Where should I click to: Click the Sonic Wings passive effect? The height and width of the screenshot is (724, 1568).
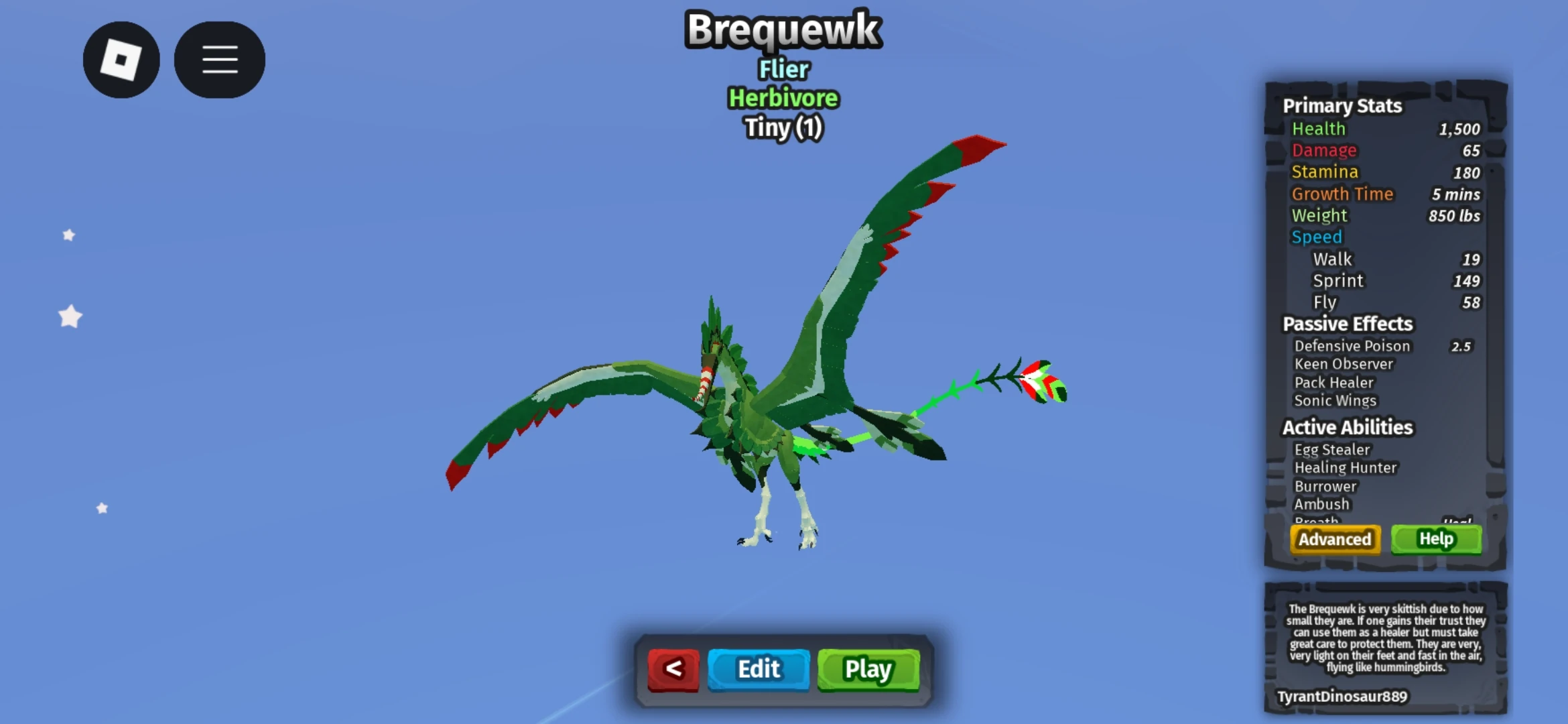1334,400
